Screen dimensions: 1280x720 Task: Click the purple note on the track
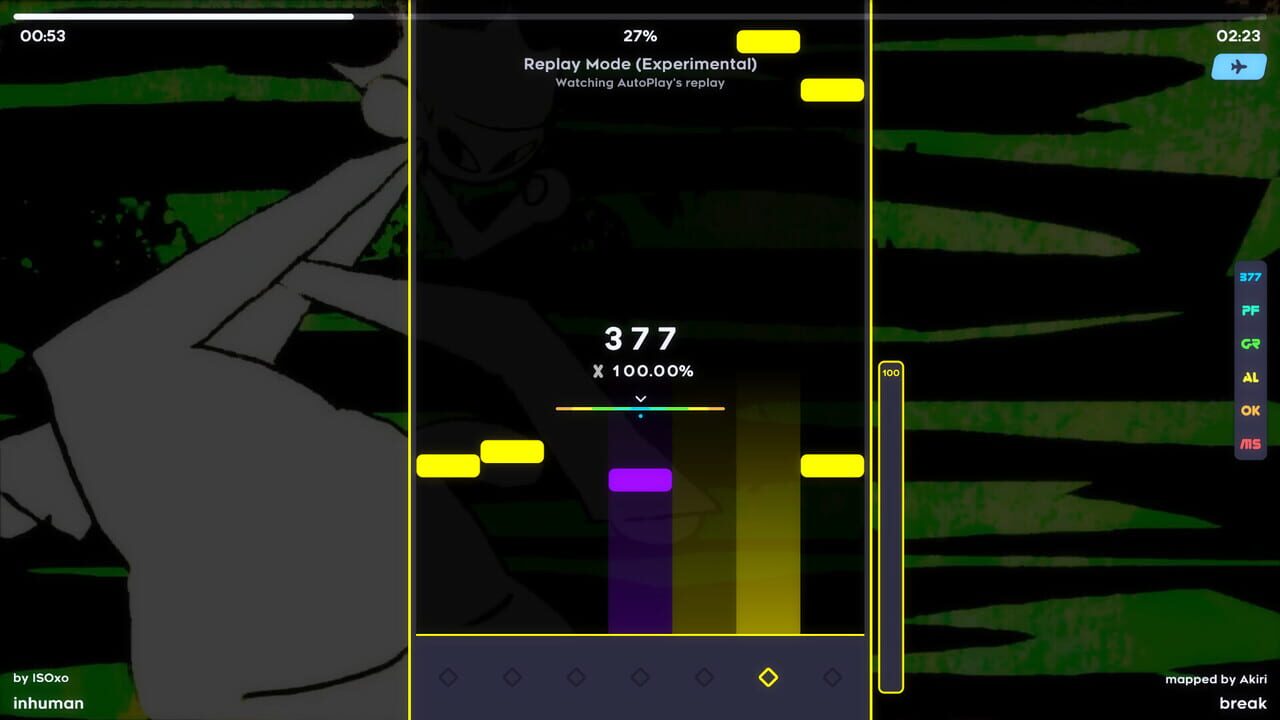pyautogui.click(x=639, y=480)
